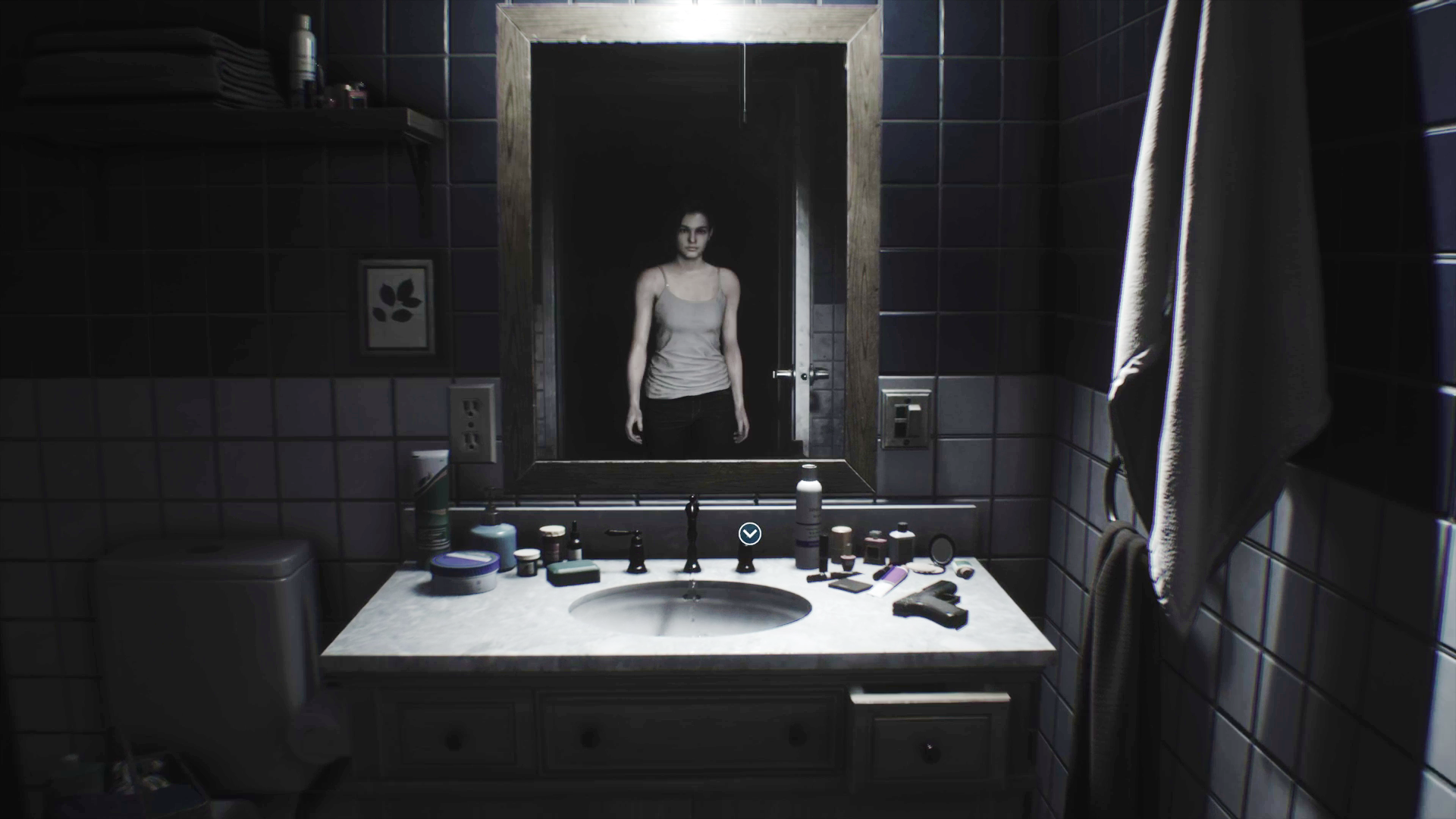This screenshot has width=1456, height=819.
Task: Click the left faucet handle
Action: tap(632, 544)
